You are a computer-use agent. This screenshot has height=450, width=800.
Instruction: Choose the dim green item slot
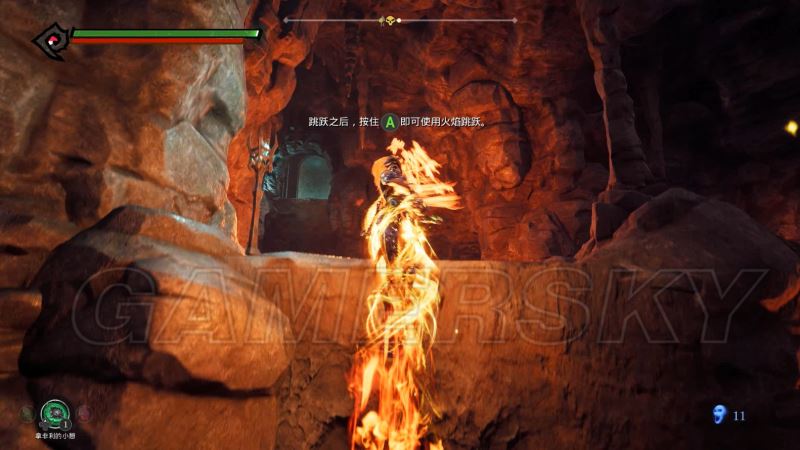[25, 412]
